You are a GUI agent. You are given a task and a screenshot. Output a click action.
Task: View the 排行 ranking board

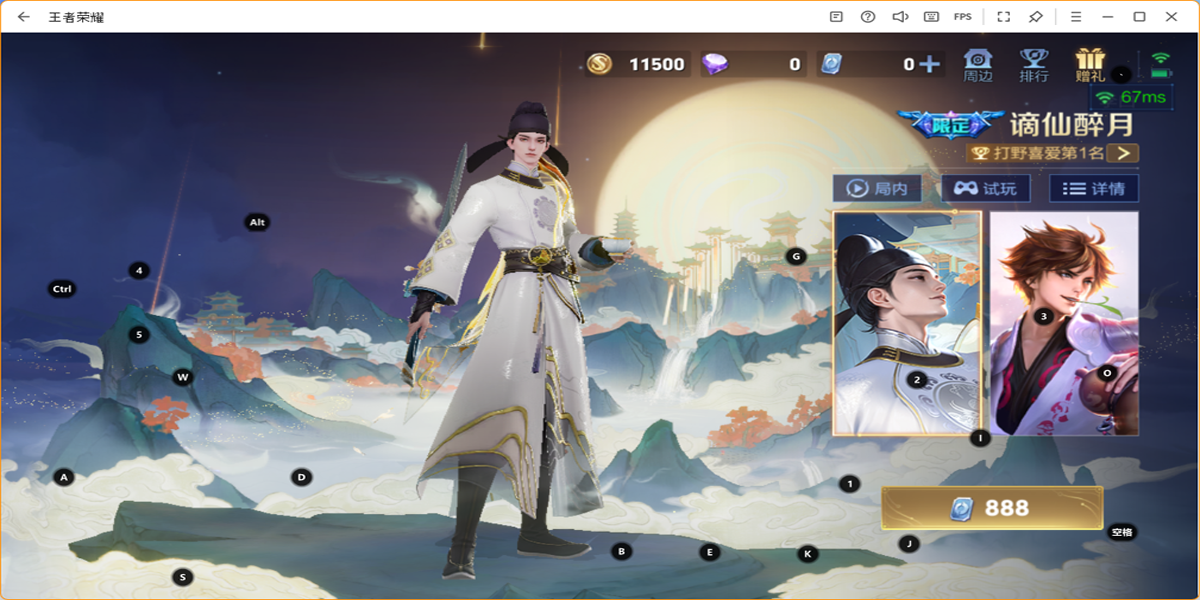1033,65
